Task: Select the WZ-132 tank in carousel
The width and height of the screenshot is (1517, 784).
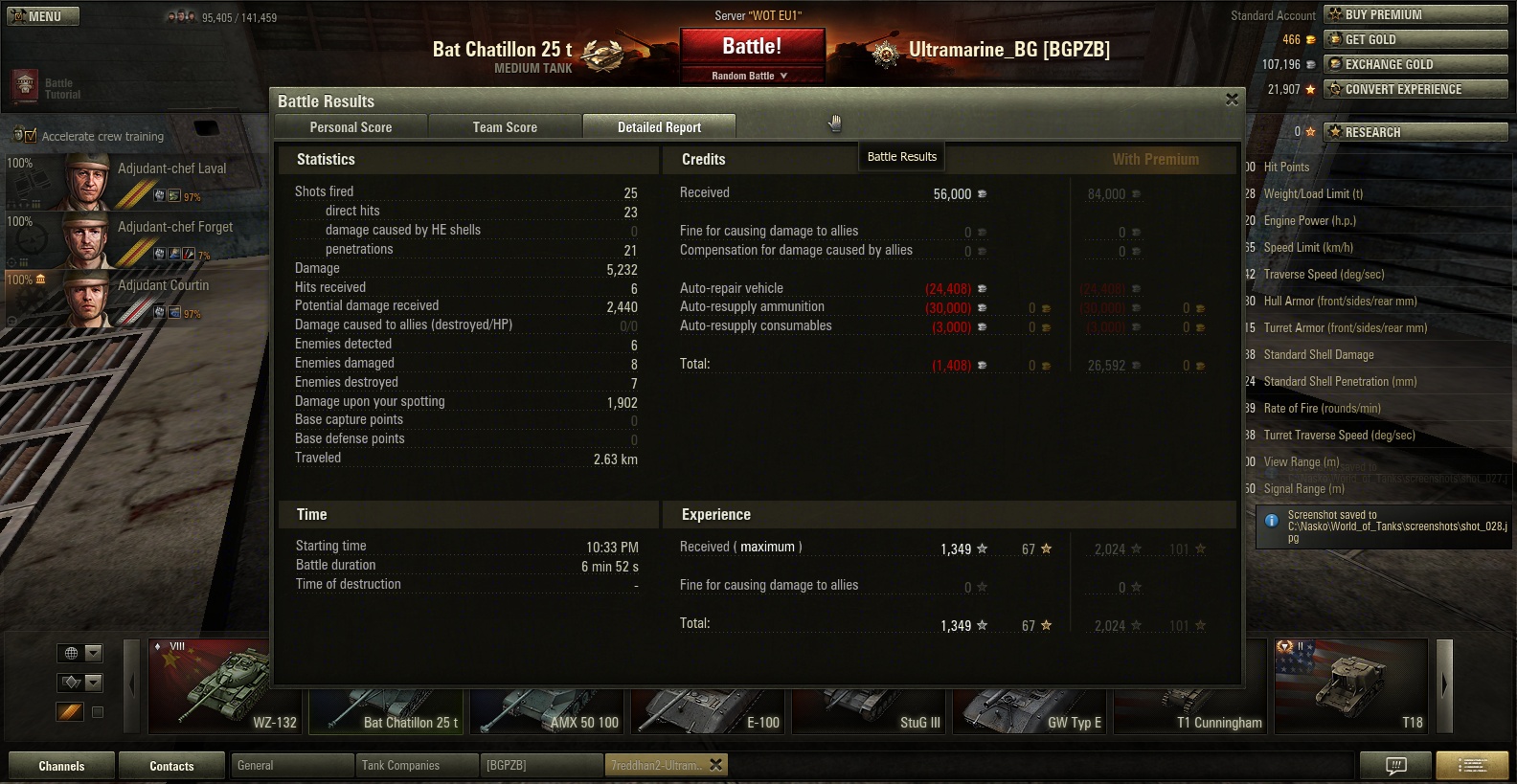Action: [225, 686]
